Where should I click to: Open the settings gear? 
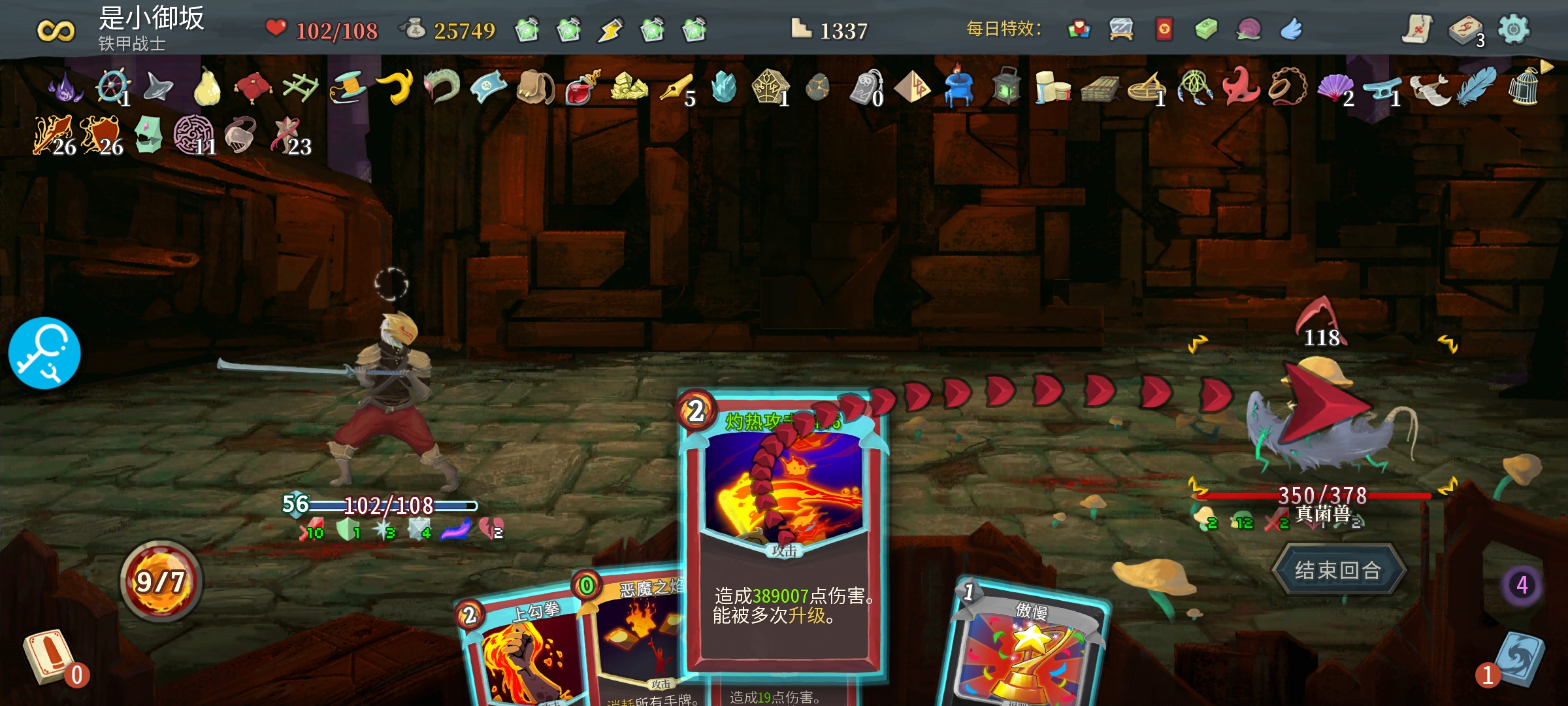pos(1513,29)
